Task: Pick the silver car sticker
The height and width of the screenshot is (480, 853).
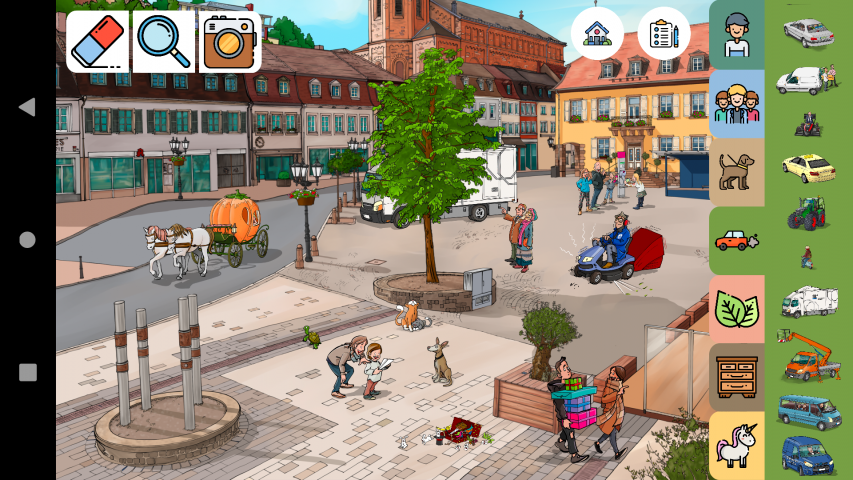Action: 808,32
